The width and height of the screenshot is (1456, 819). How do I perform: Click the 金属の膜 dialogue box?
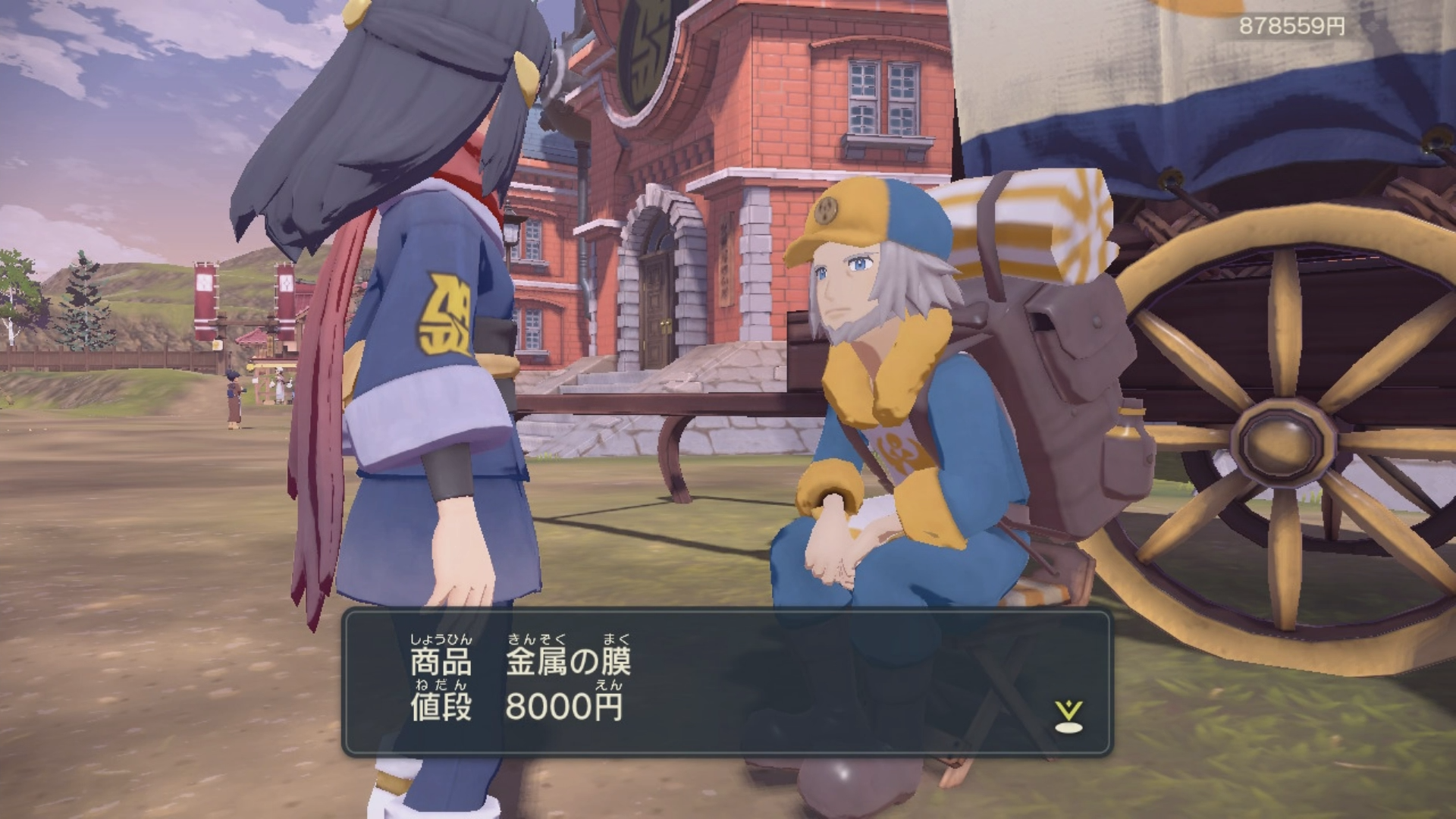tap(726, 683)
